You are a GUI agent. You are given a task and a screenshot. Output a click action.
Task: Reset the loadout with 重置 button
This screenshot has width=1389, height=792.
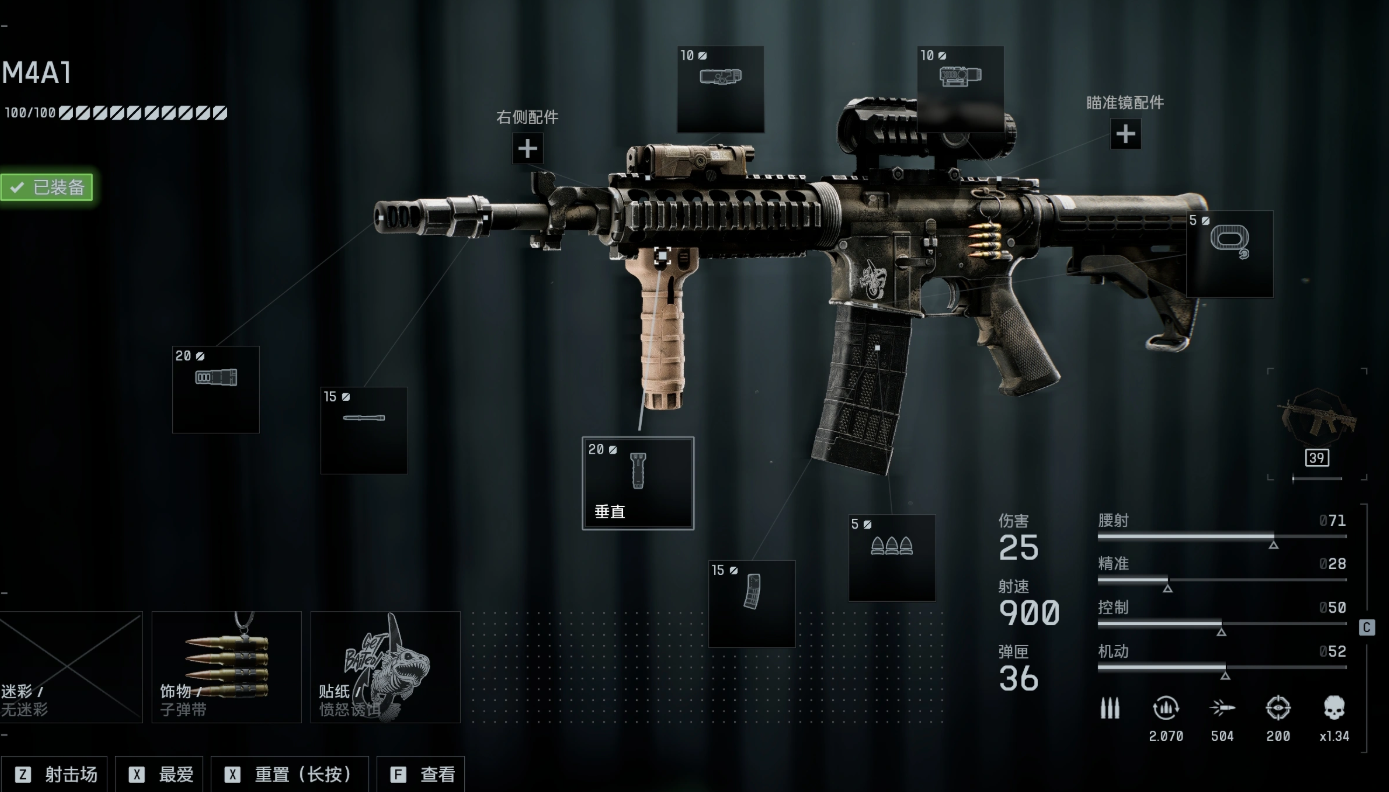point(289,774)
